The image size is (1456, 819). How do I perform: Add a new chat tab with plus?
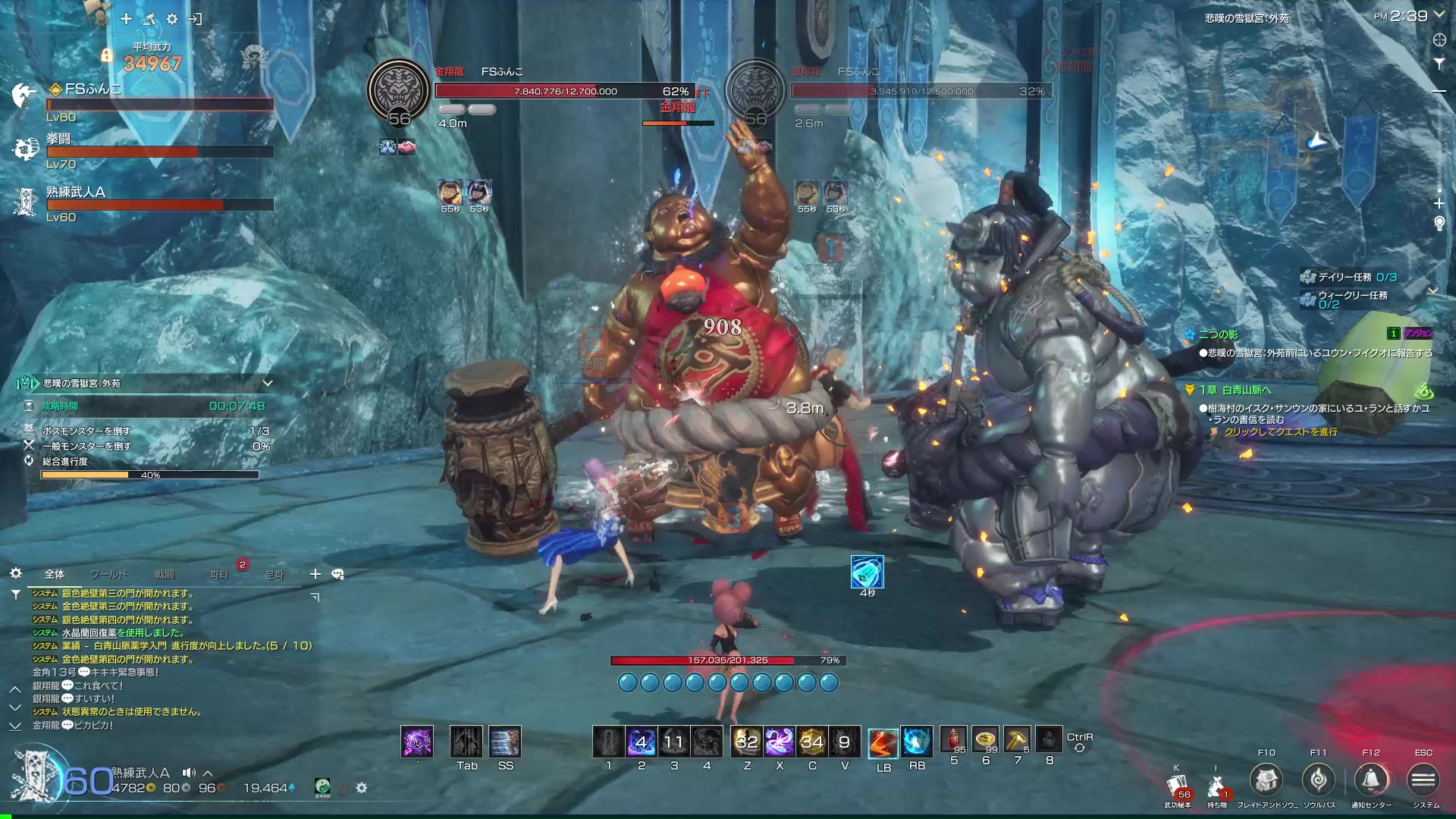coord(315,574)
